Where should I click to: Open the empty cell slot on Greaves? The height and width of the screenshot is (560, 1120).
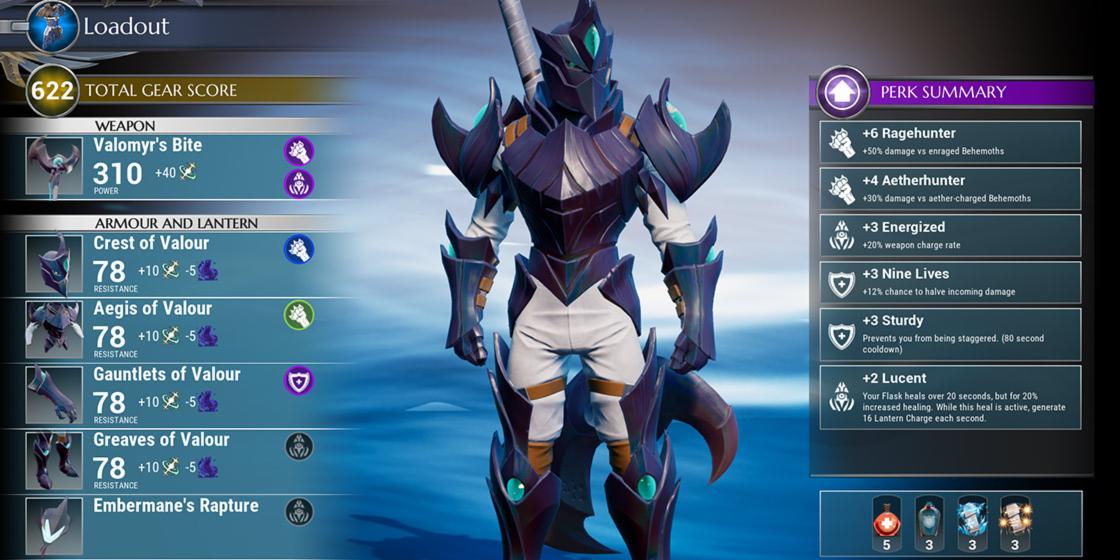pos(298,446)
